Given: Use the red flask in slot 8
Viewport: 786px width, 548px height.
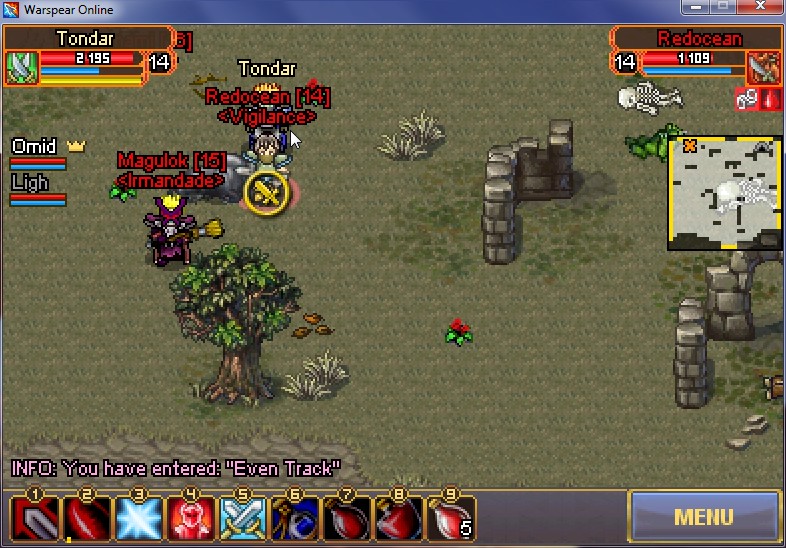Looking at the screenshot, I should (398, 519).
